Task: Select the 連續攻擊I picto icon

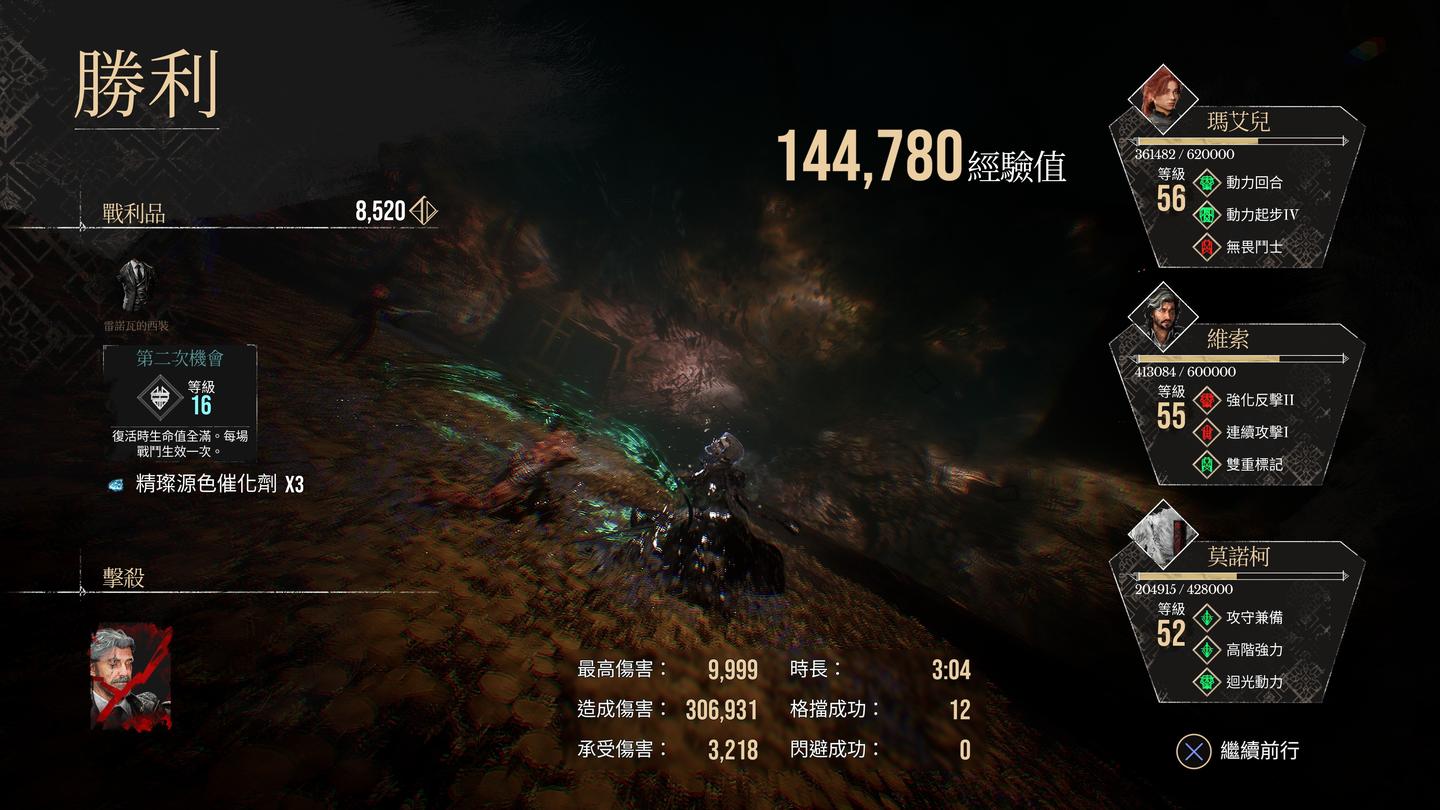Action: pyautogui.click(x=1208, y=432)
